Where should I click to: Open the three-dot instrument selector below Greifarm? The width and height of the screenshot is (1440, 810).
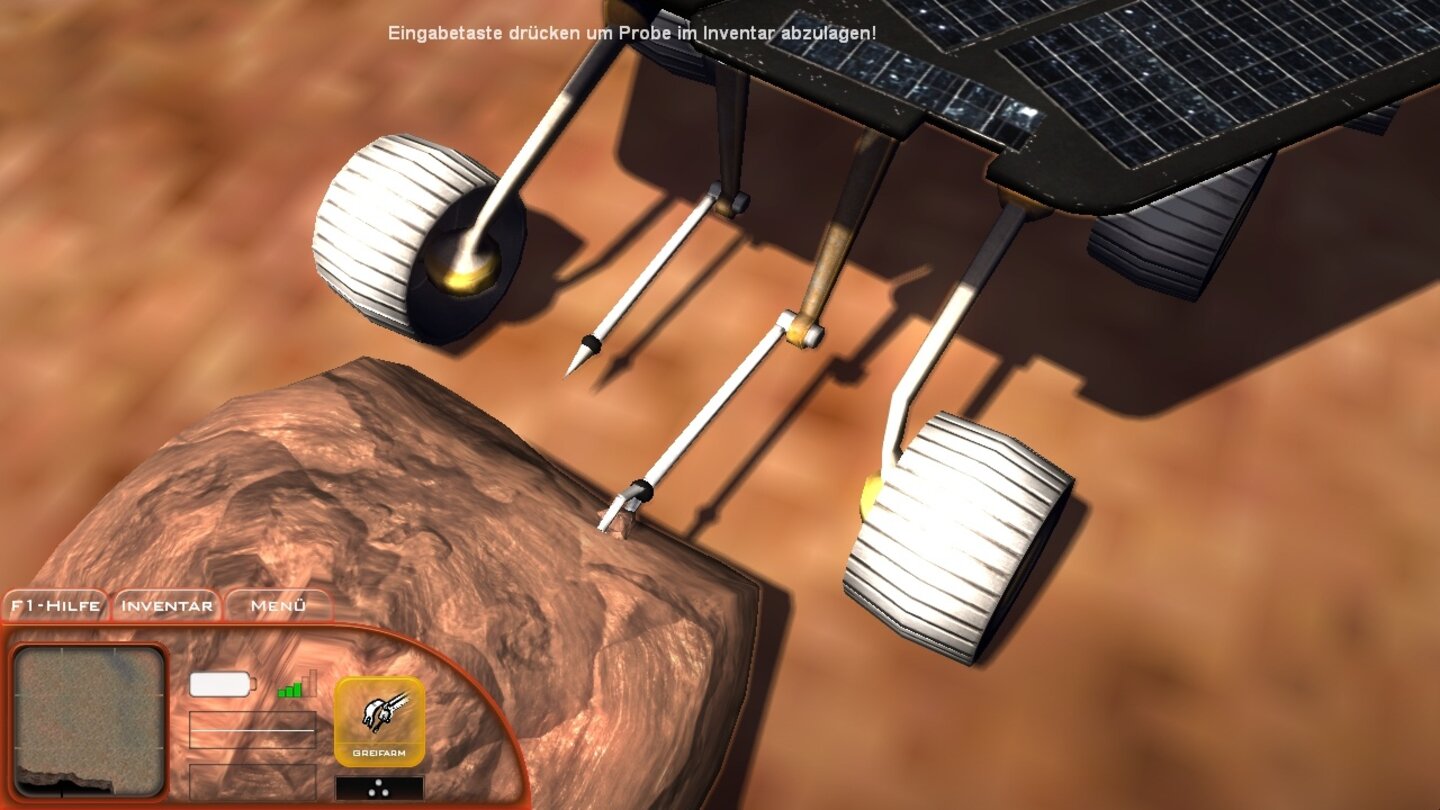(377, 788)
